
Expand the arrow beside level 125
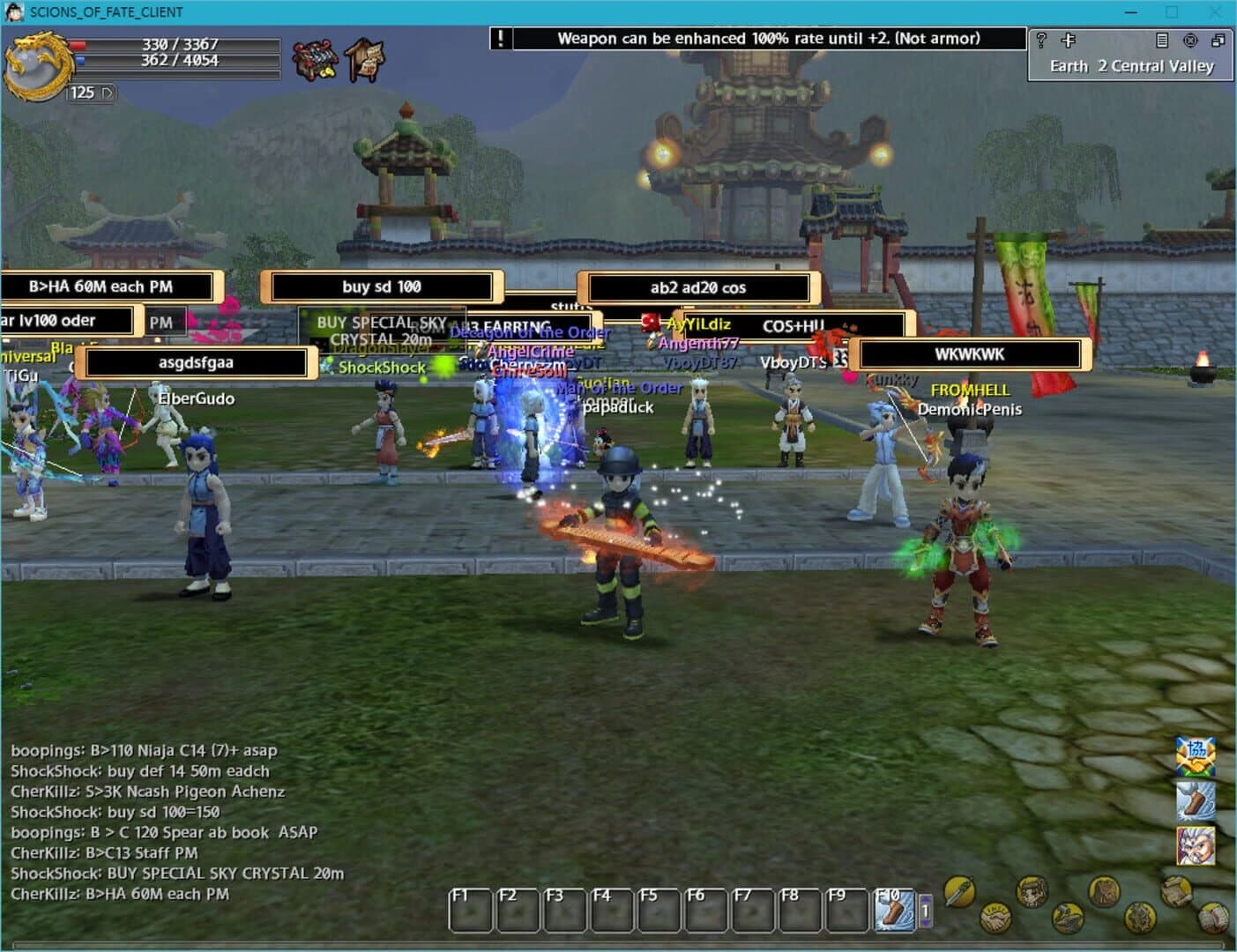point(108,93)
